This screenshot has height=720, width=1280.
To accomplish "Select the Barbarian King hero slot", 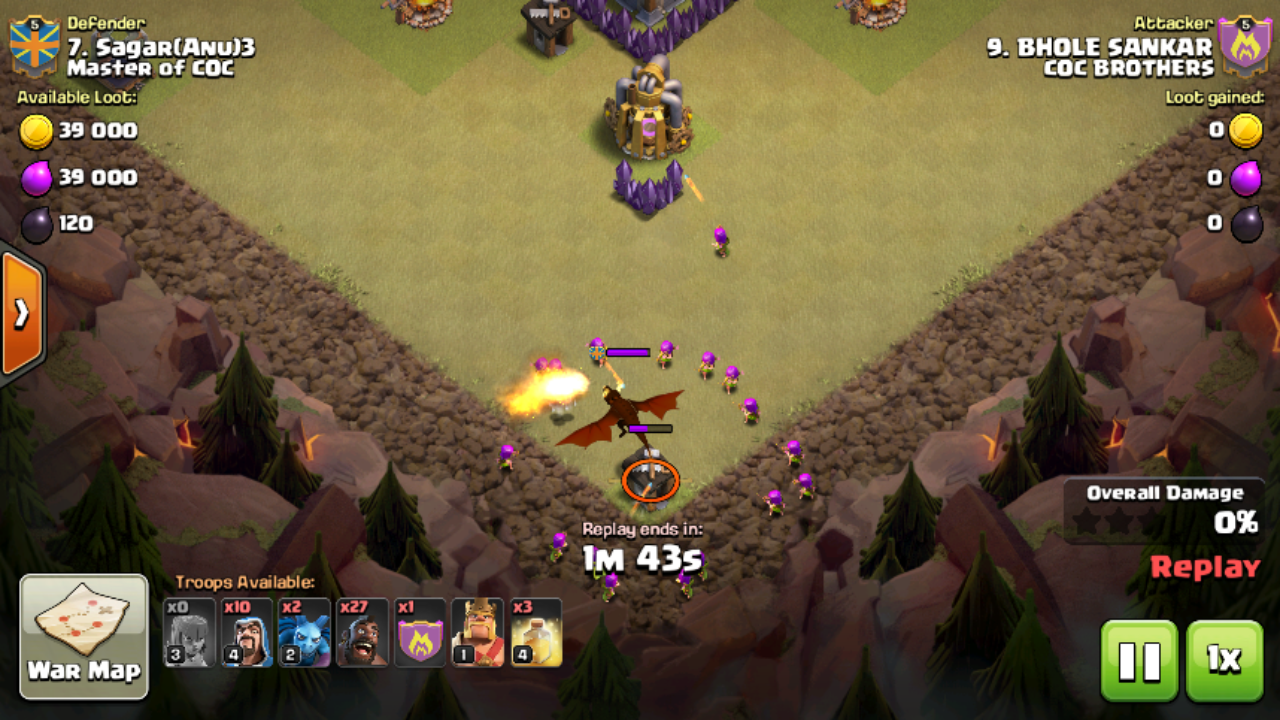I will [x=478, y=632].
